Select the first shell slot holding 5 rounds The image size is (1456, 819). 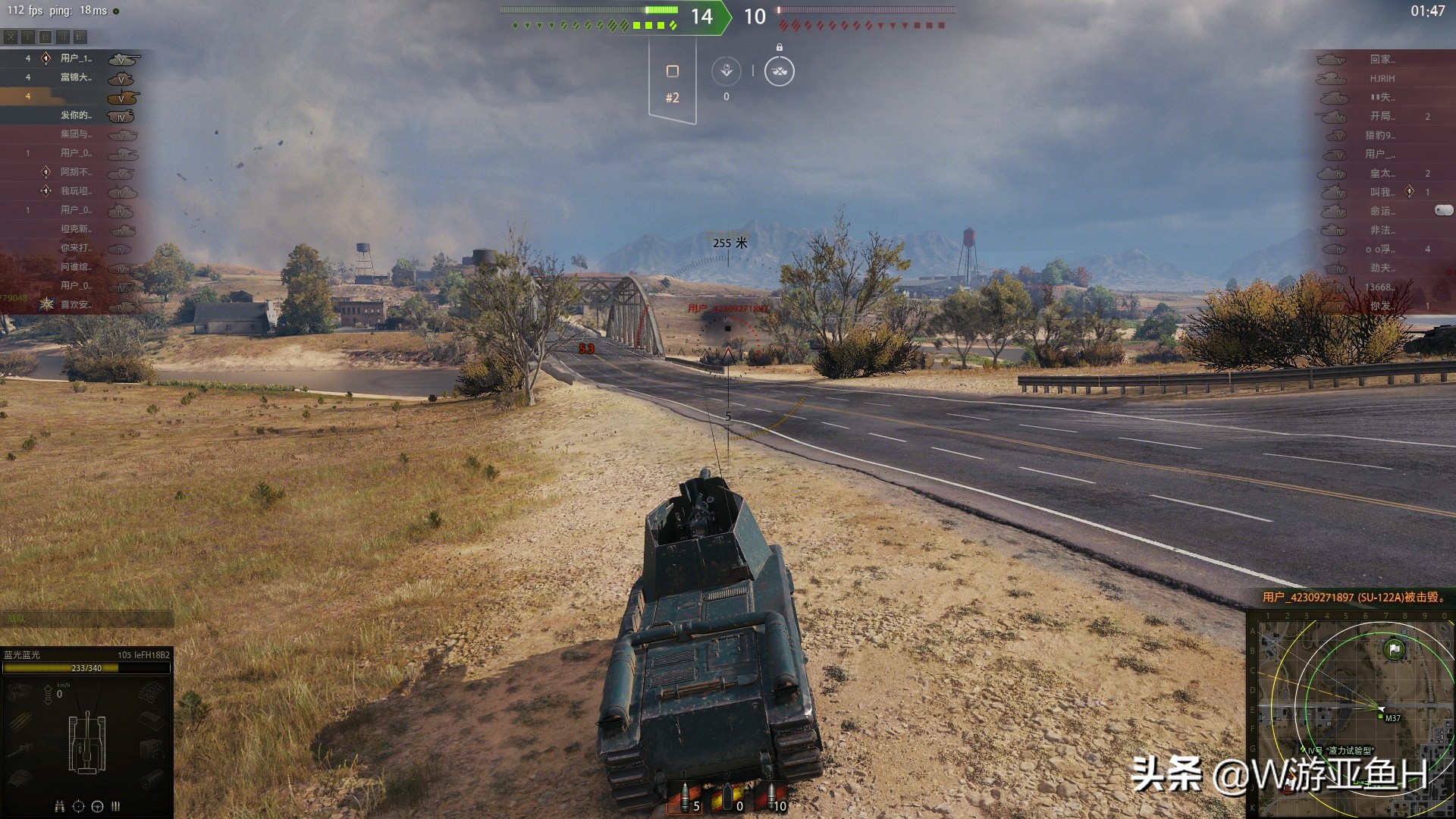(685, 799)
